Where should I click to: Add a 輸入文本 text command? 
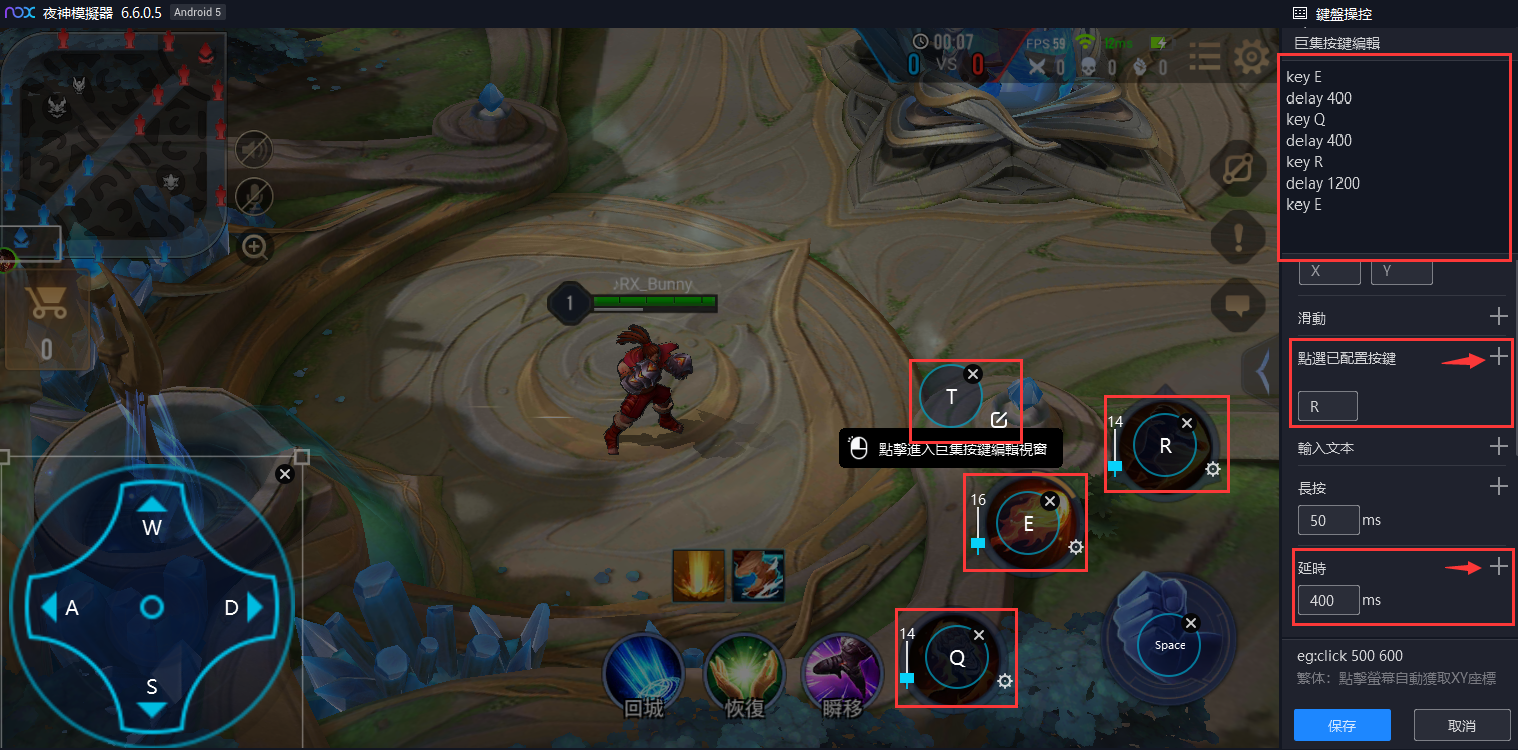tap(1498, 446)
